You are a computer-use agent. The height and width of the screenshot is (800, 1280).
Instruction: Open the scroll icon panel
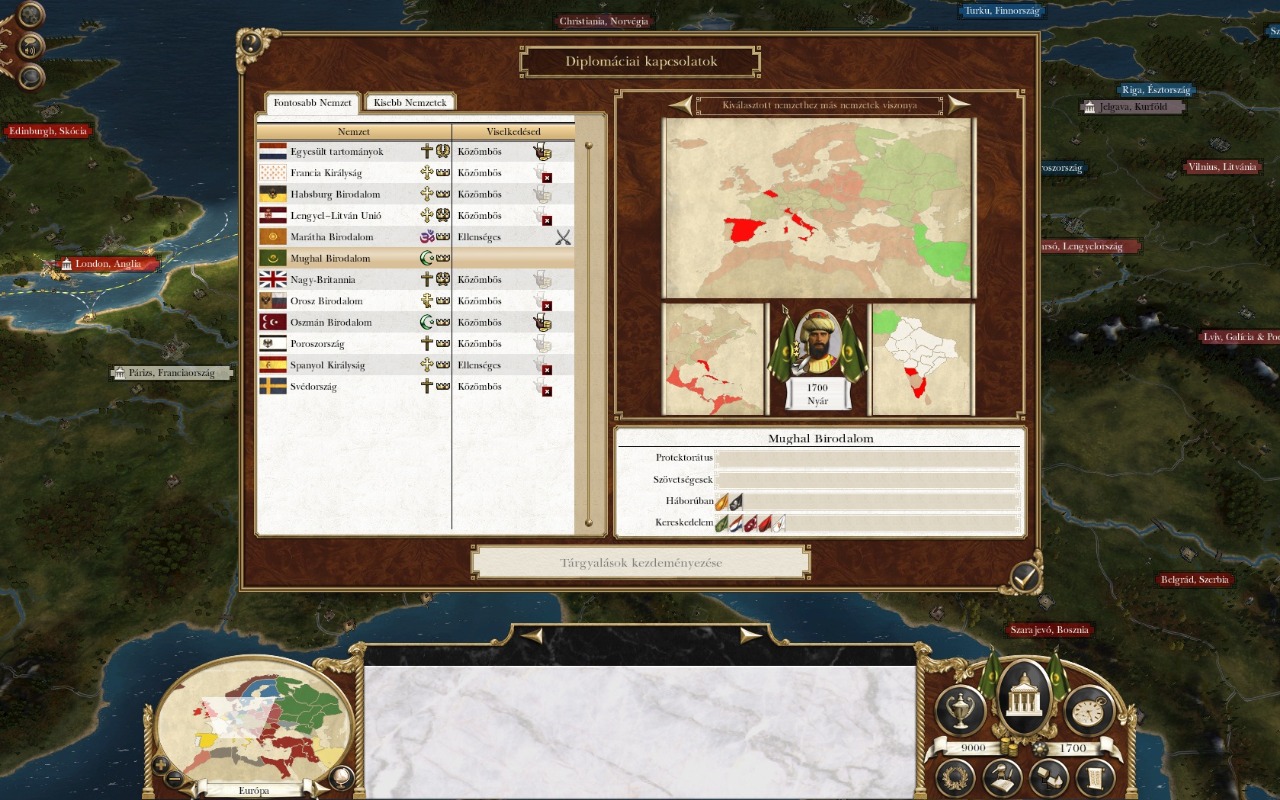pos(1095,777)
